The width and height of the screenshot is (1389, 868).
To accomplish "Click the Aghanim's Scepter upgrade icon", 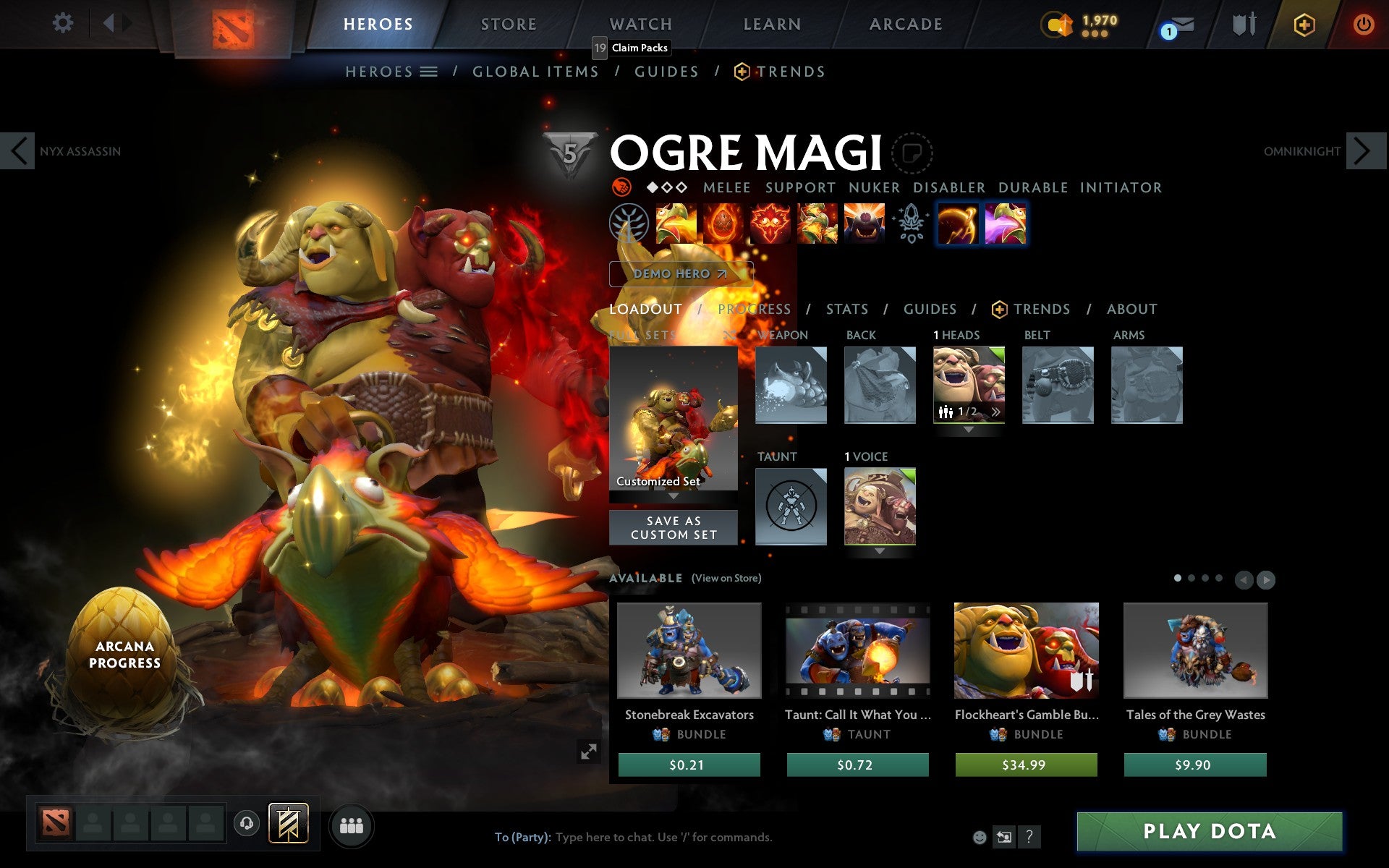I will coord(911,224).
